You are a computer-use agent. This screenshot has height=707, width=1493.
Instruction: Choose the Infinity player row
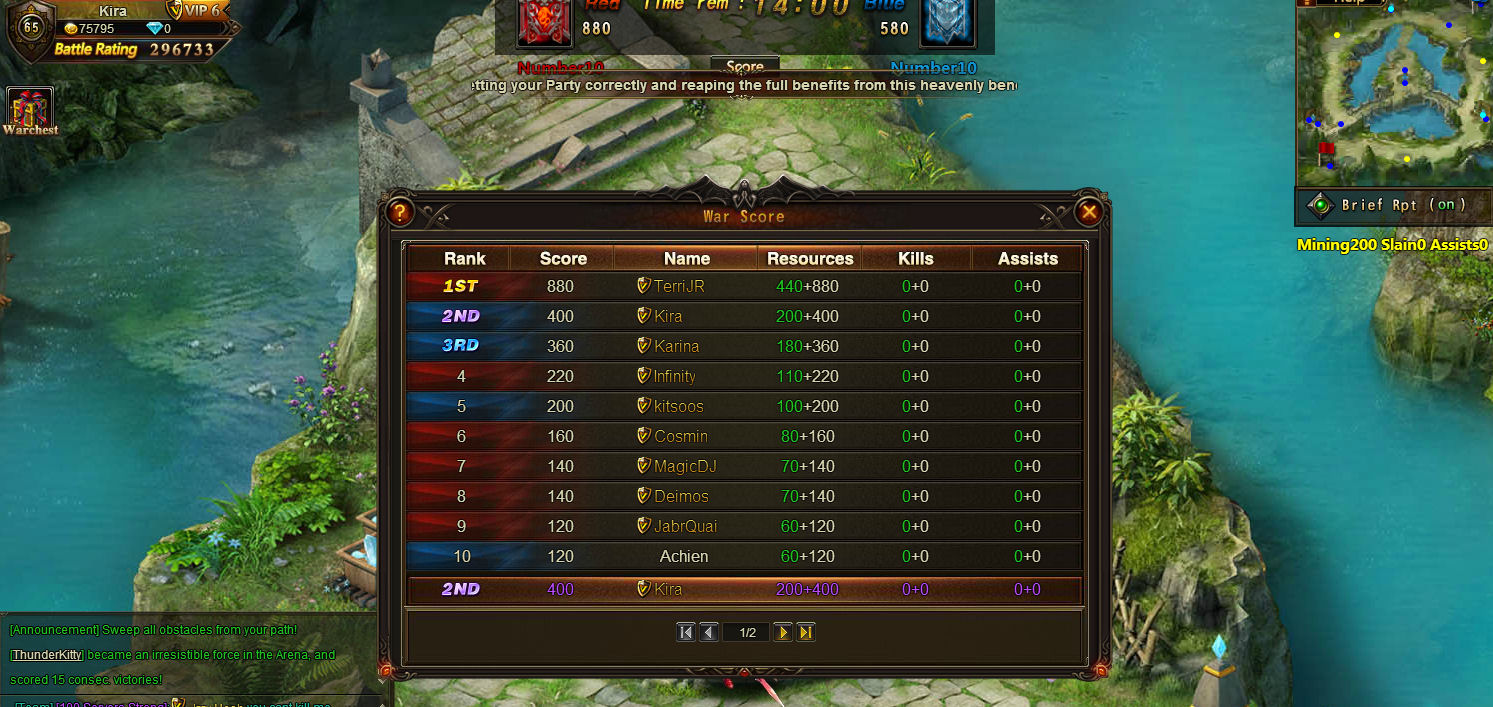pyautogui.click(x=744, y=376)
